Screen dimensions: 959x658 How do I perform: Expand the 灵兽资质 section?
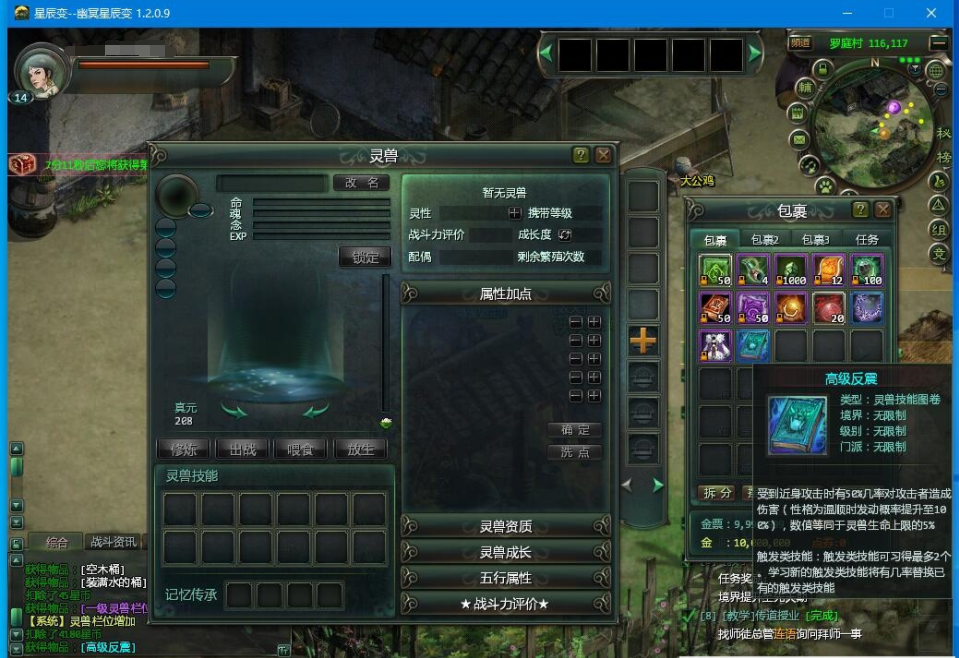click(505, 526)
